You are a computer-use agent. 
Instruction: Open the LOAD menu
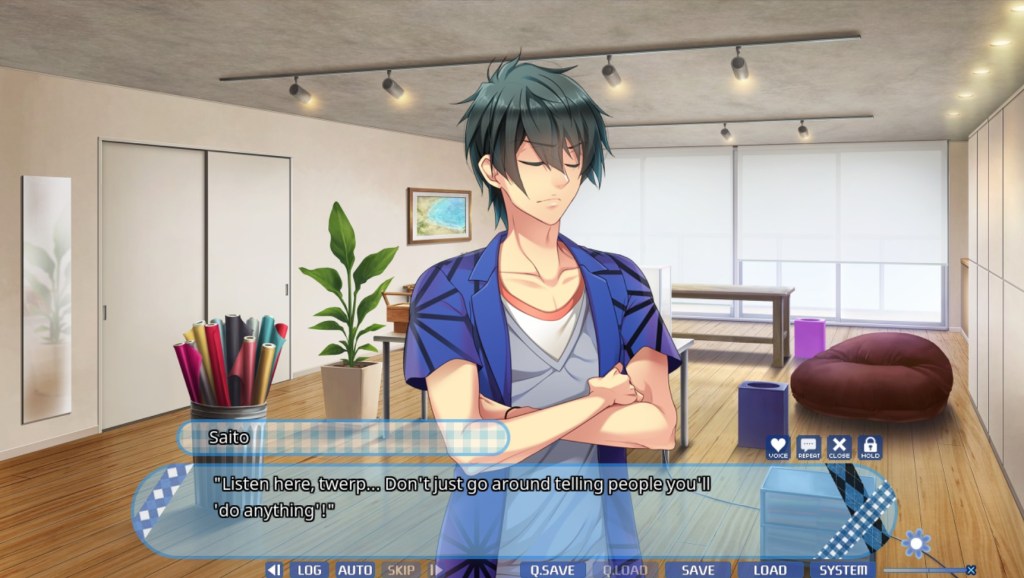point(770,570)
